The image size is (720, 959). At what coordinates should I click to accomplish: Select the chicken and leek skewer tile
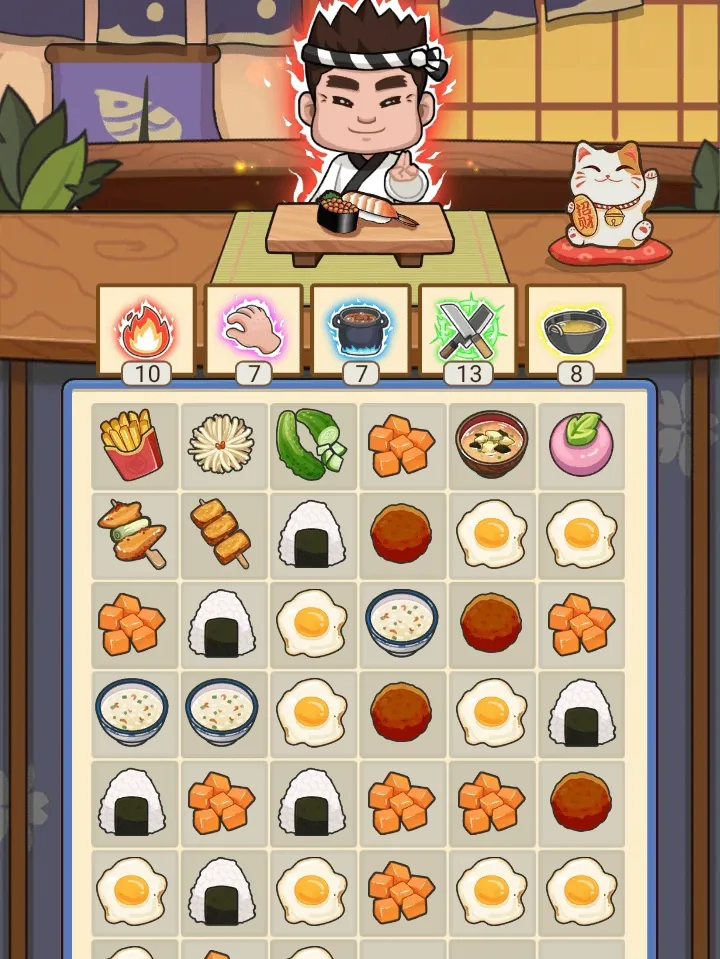point(133,534)
